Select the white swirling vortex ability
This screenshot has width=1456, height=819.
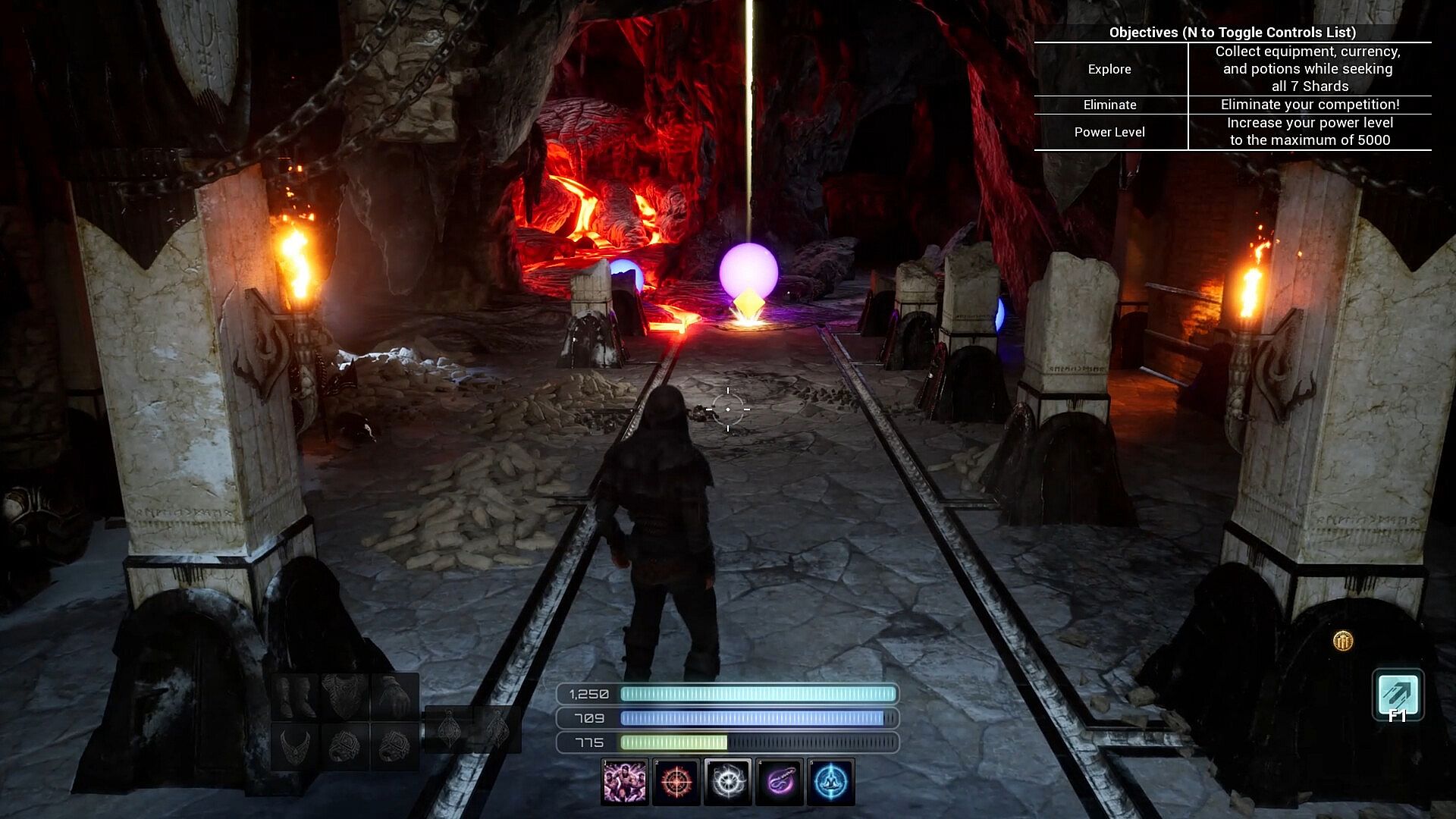coord(728,782)
